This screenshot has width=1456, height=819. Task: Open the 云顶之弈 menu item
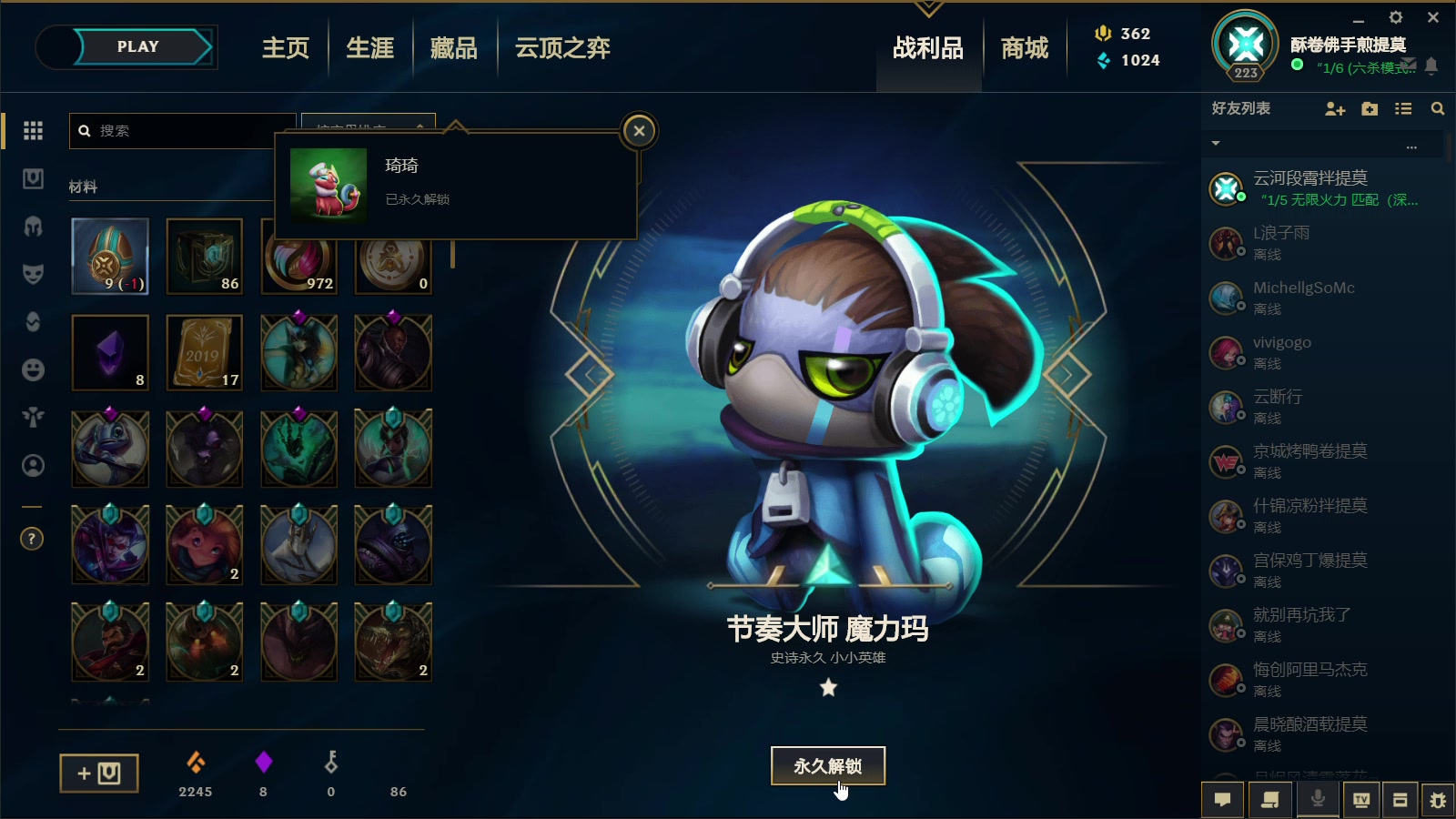(561, 47)
